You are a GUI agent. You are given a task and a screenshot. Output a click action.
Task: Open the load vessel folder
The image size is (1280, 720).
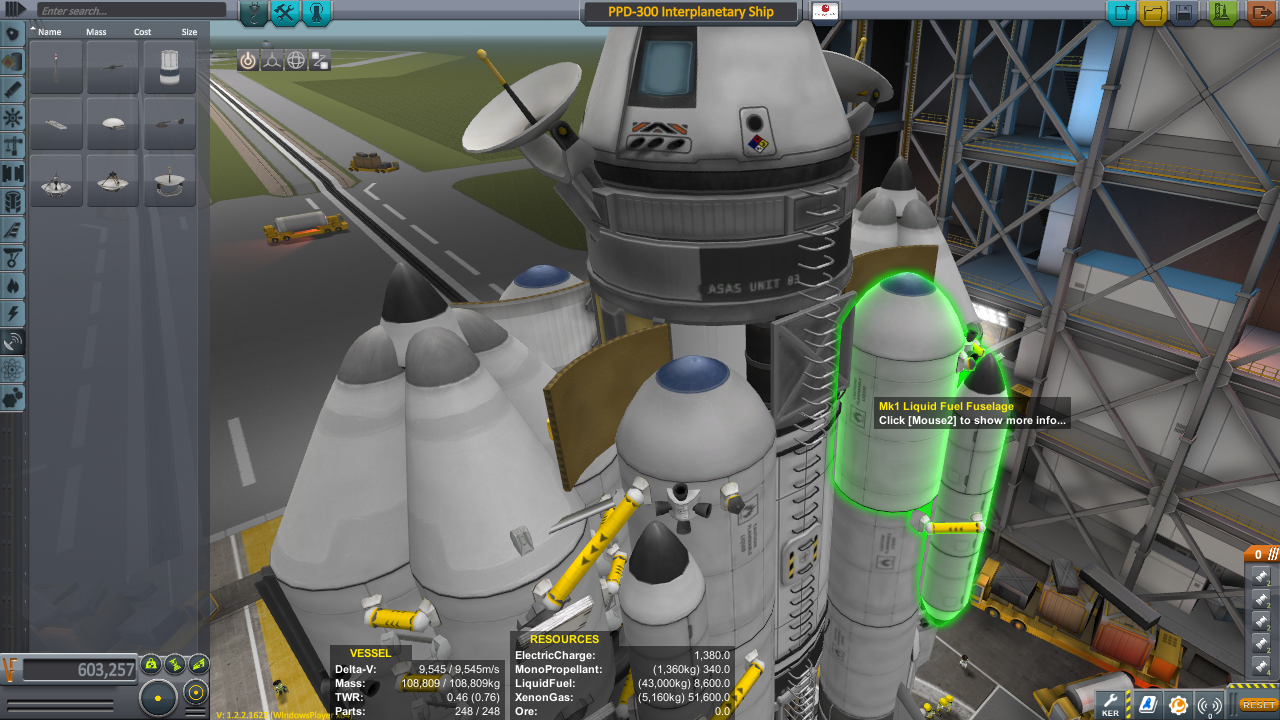[x=1153, y=13]
